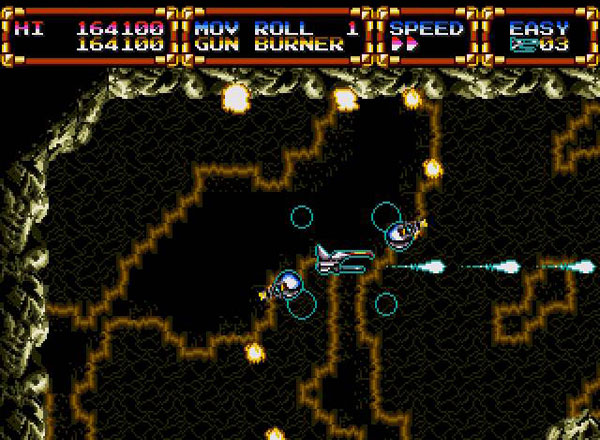Click the pink SPEED arrows
This screenshot has height=440, width=600.
coord(403,45)
